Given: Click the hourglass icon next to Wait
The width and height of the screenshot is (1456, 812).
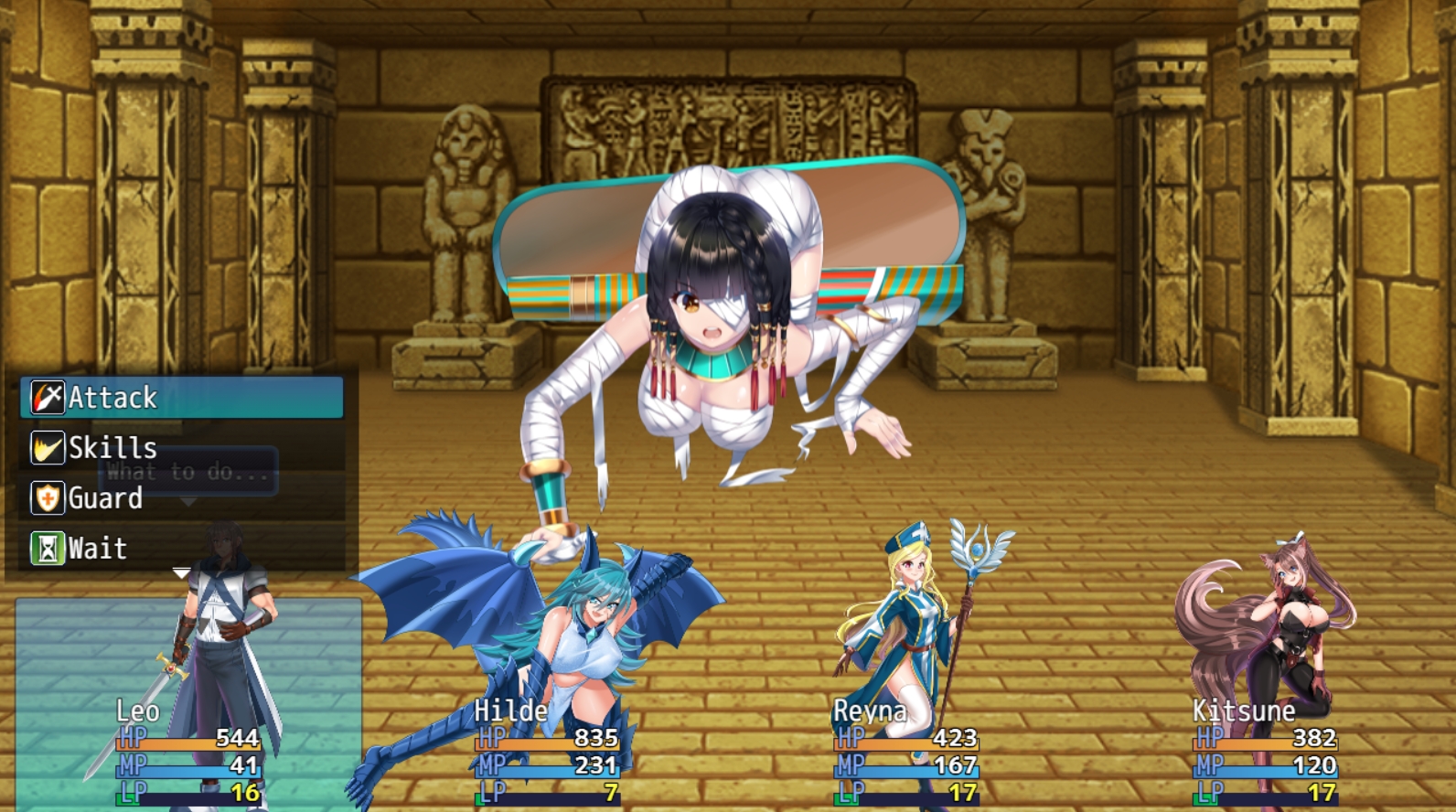Looking at the screenshot, I should 48,547.
